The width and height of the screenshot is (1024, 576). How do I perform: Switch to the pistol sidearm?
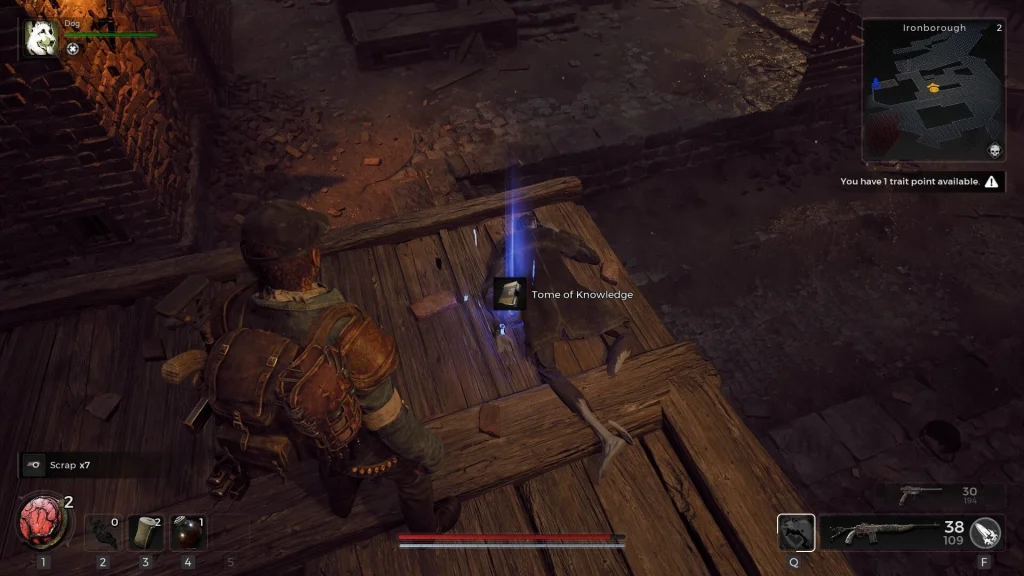pos(922,493)
